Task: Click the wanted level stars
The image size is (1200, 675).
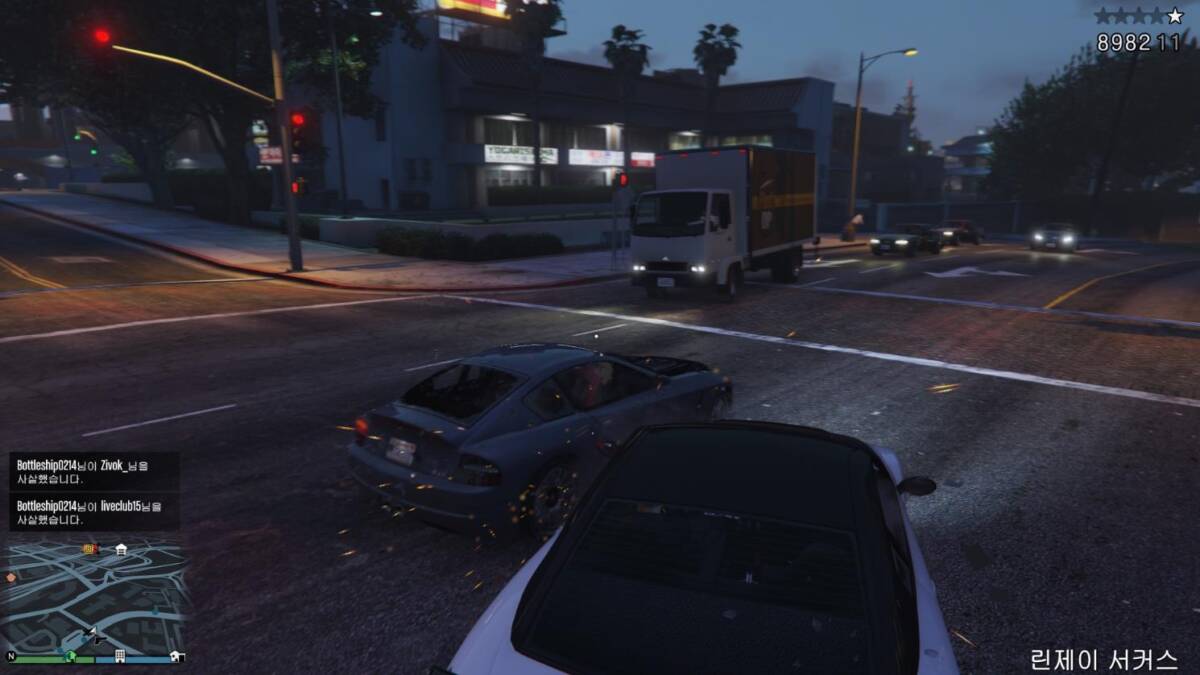Action: 1137,16
